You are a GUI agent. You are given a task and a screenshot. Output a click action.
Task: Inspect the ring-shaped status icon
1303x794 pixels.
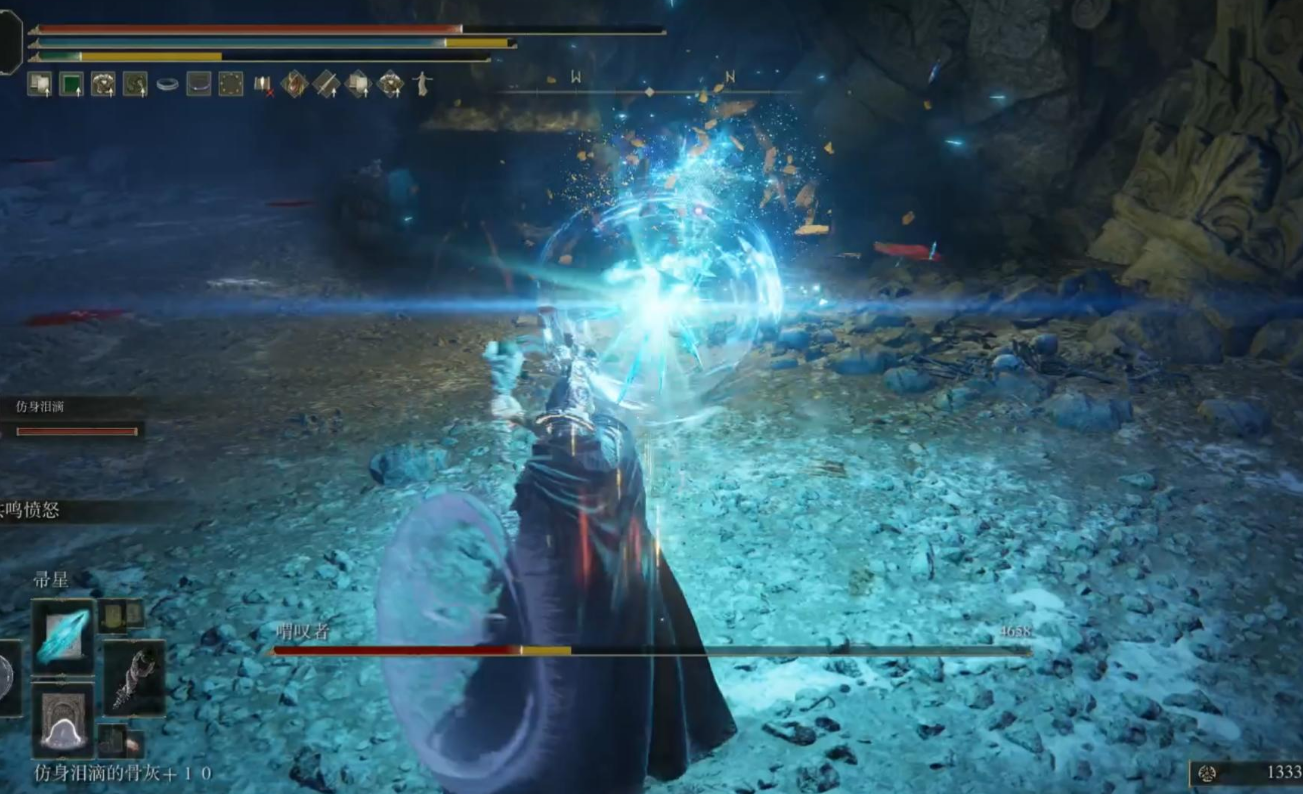[167, 85]
